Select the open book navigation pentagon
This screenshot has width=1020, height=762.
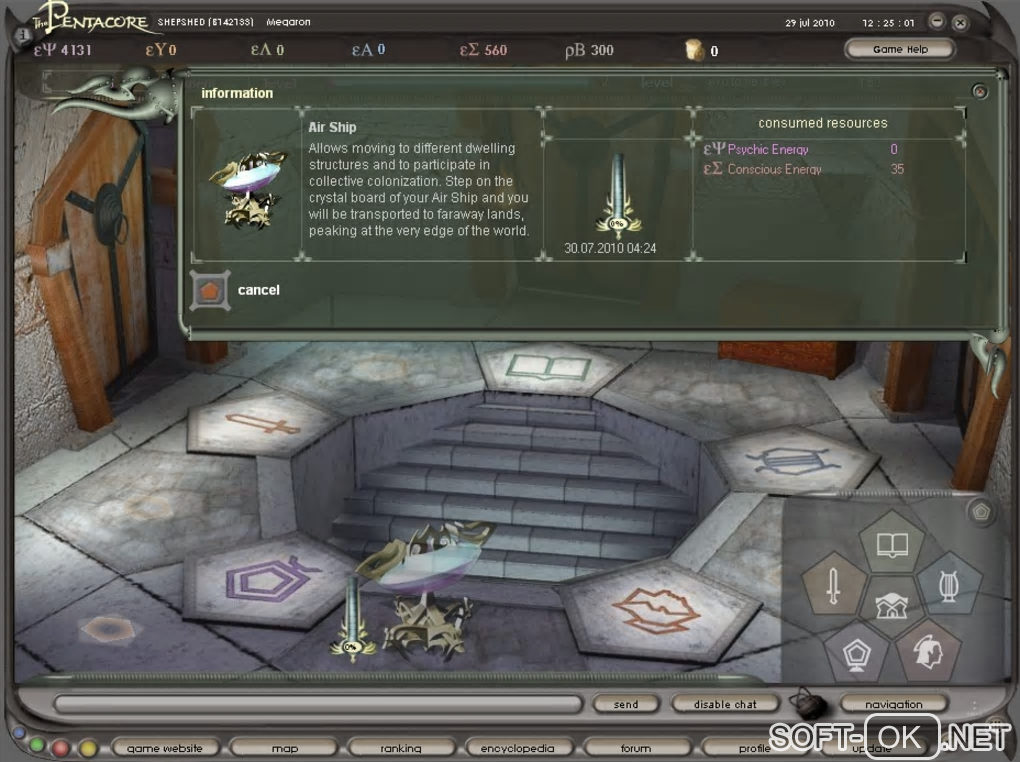point(891,545)
